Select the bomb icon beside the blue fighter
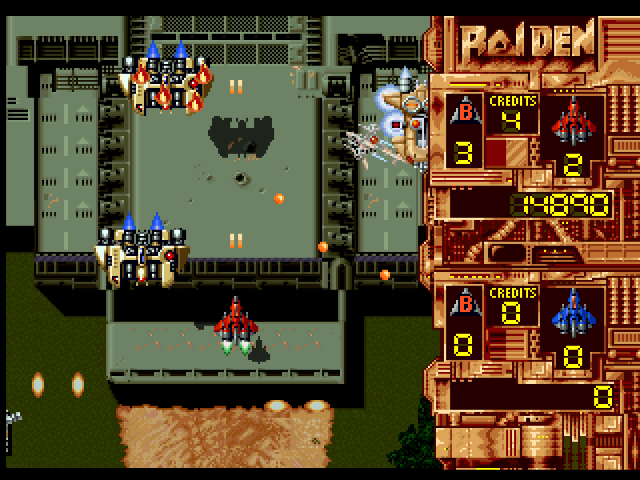 tap(463, 304)
